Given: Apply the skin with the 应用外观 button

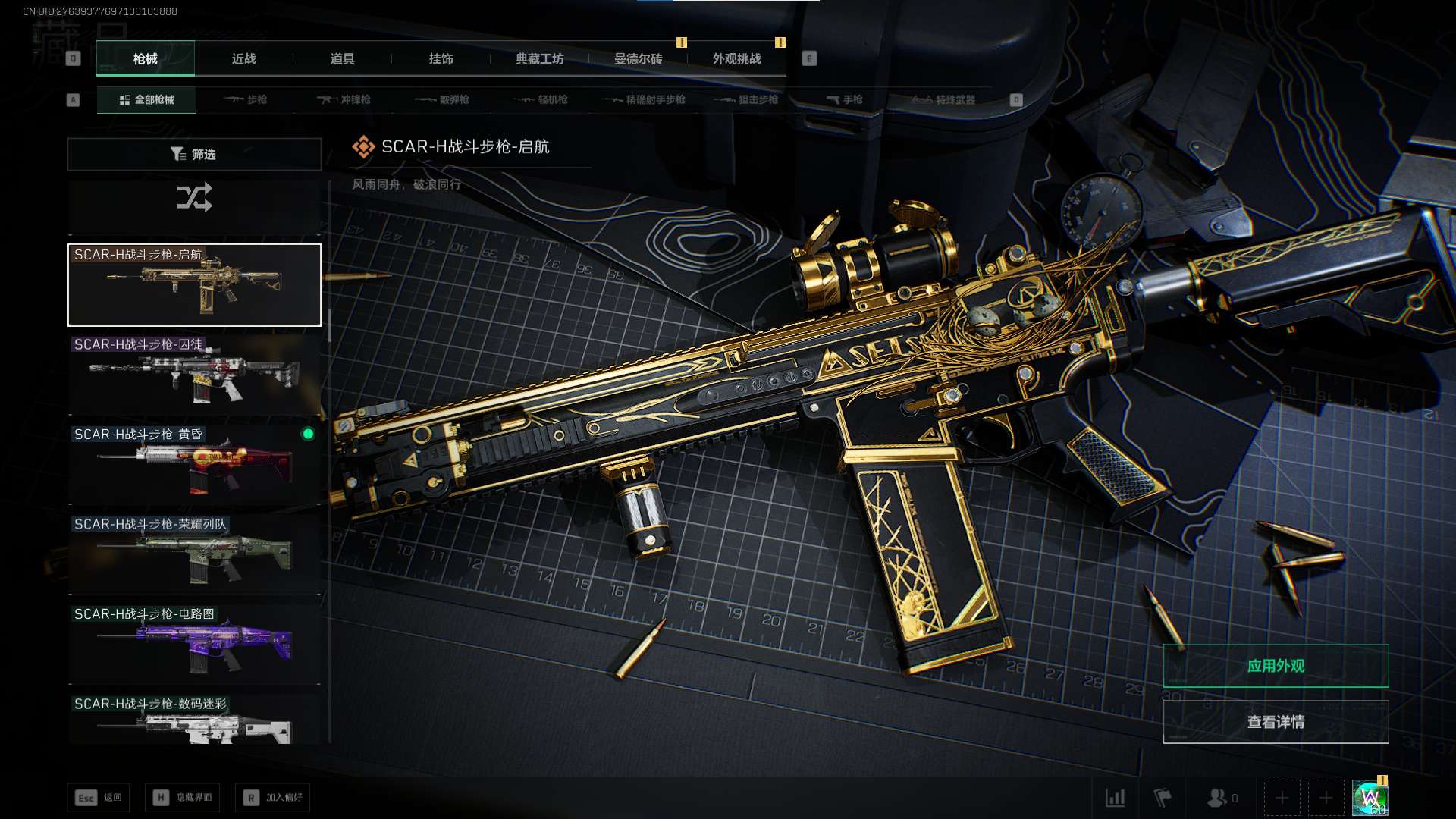Looking at the screenshot, I should pos(1276,666).
